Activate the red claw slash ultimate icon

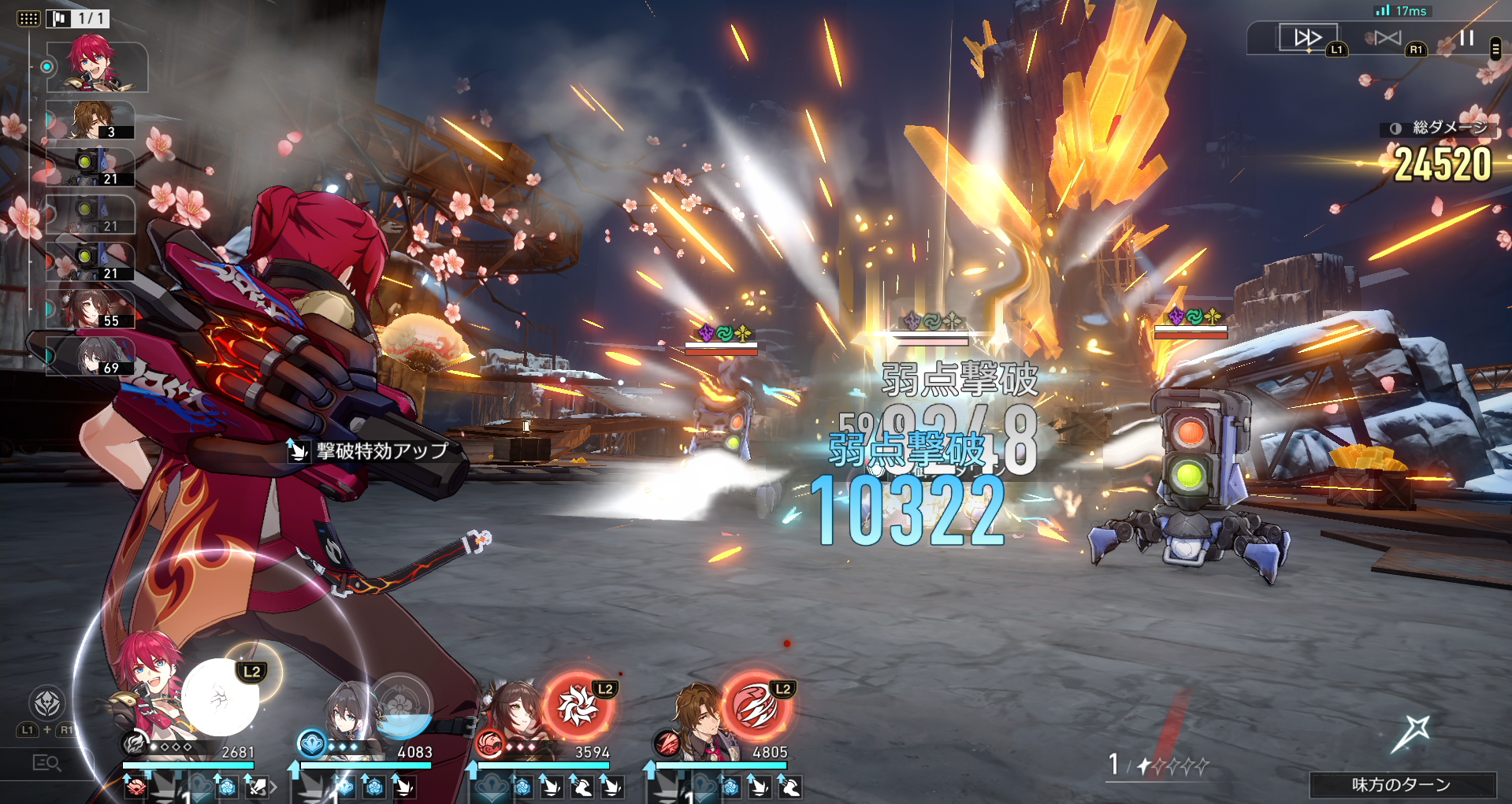756,706
